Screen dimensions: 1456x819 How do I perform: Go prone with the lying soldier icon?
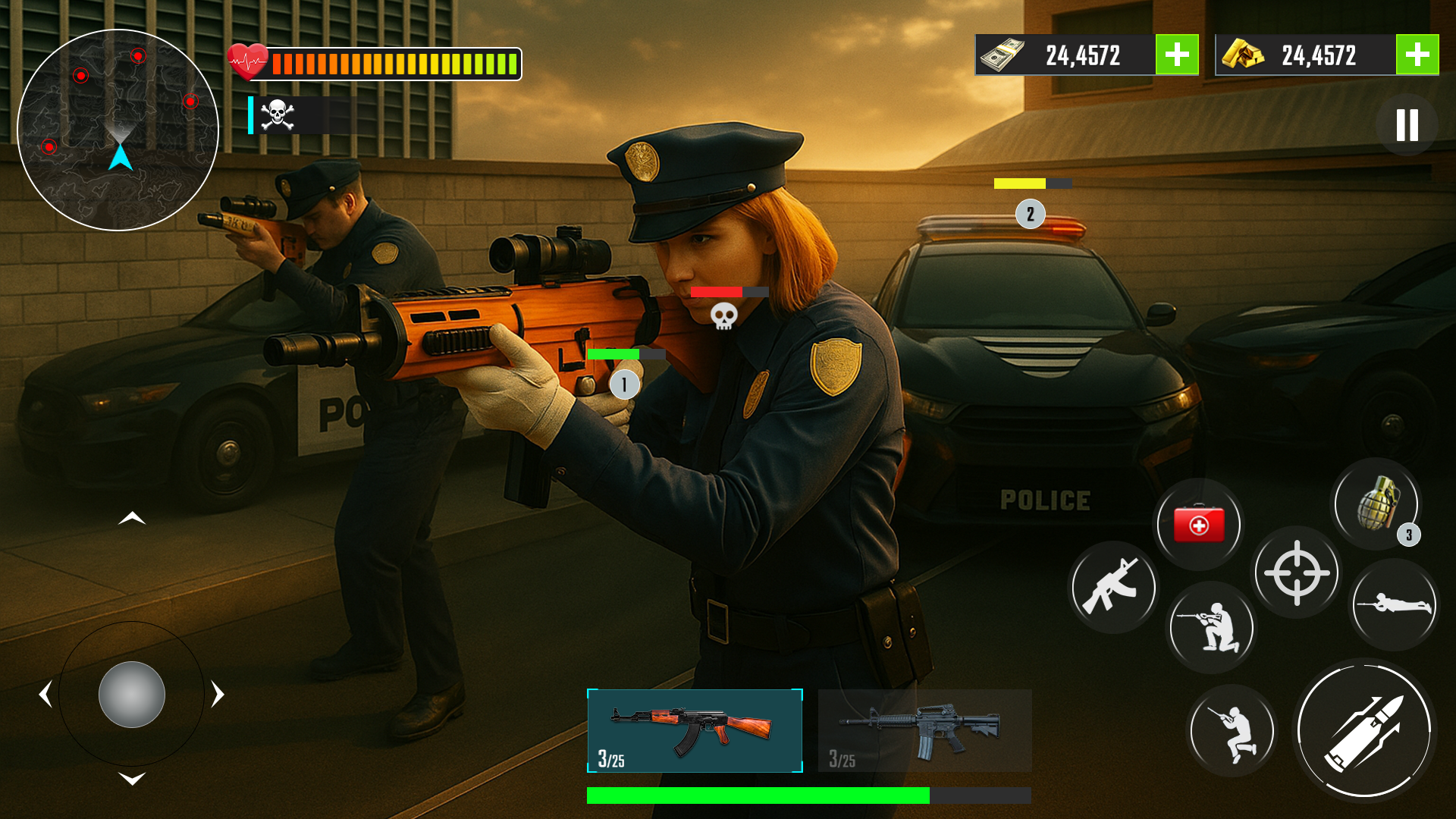[1394, 604]
